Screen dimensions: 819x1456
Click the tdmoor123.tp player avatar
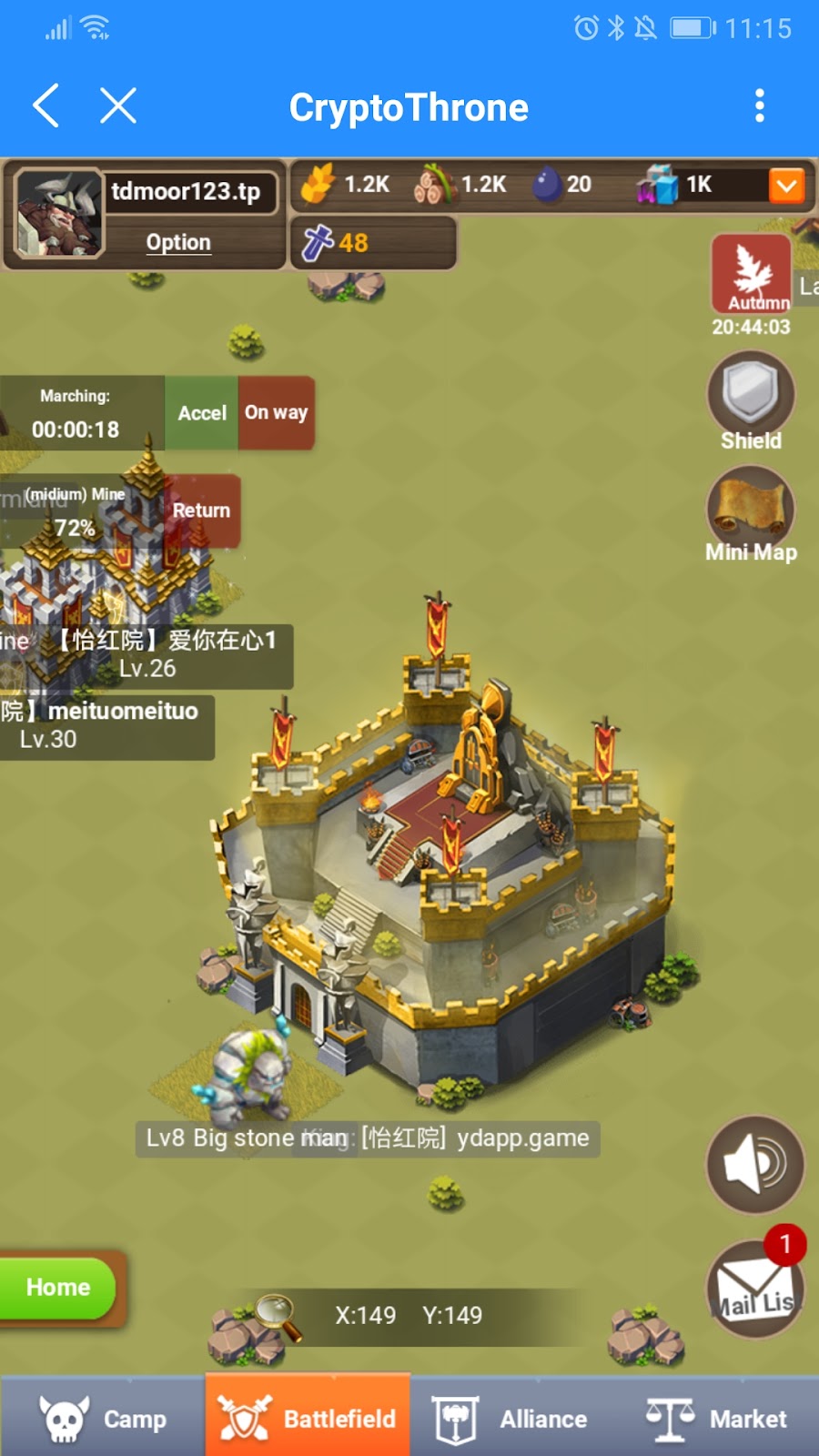click(x=59, y=215)
